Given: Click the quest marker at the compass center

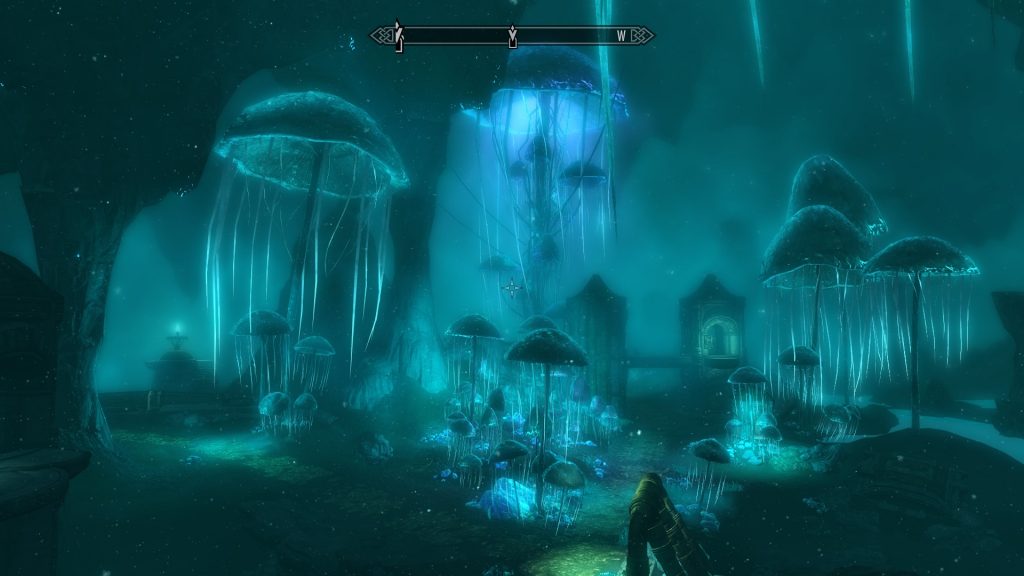Looking at the screenshot, I should pyautogui.click(x=512, y=37).
